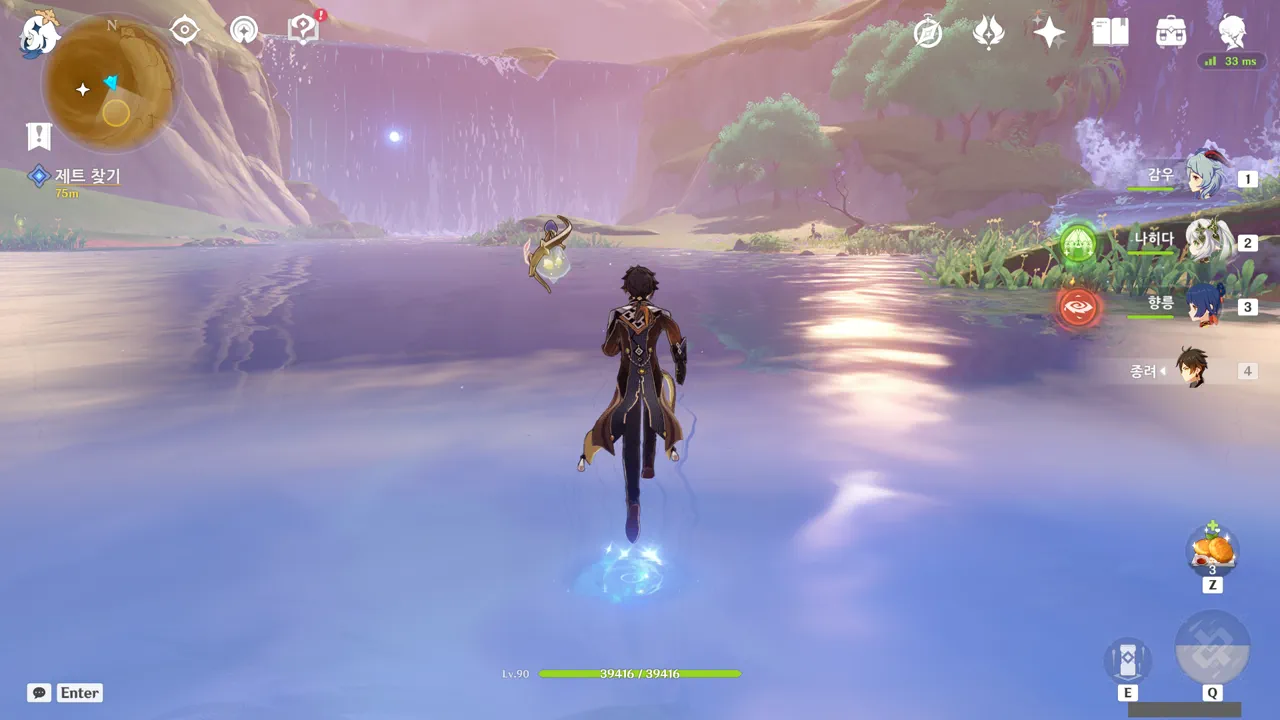The width and height of the screenshot is (1280, 720).
Task: Activate the elemental burst icon
Action: pos(1212,648)
